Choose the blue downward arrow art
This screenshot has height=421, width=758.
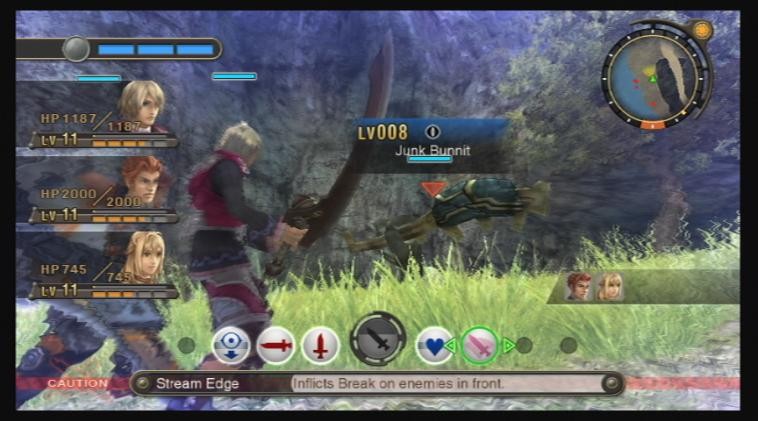231,346
